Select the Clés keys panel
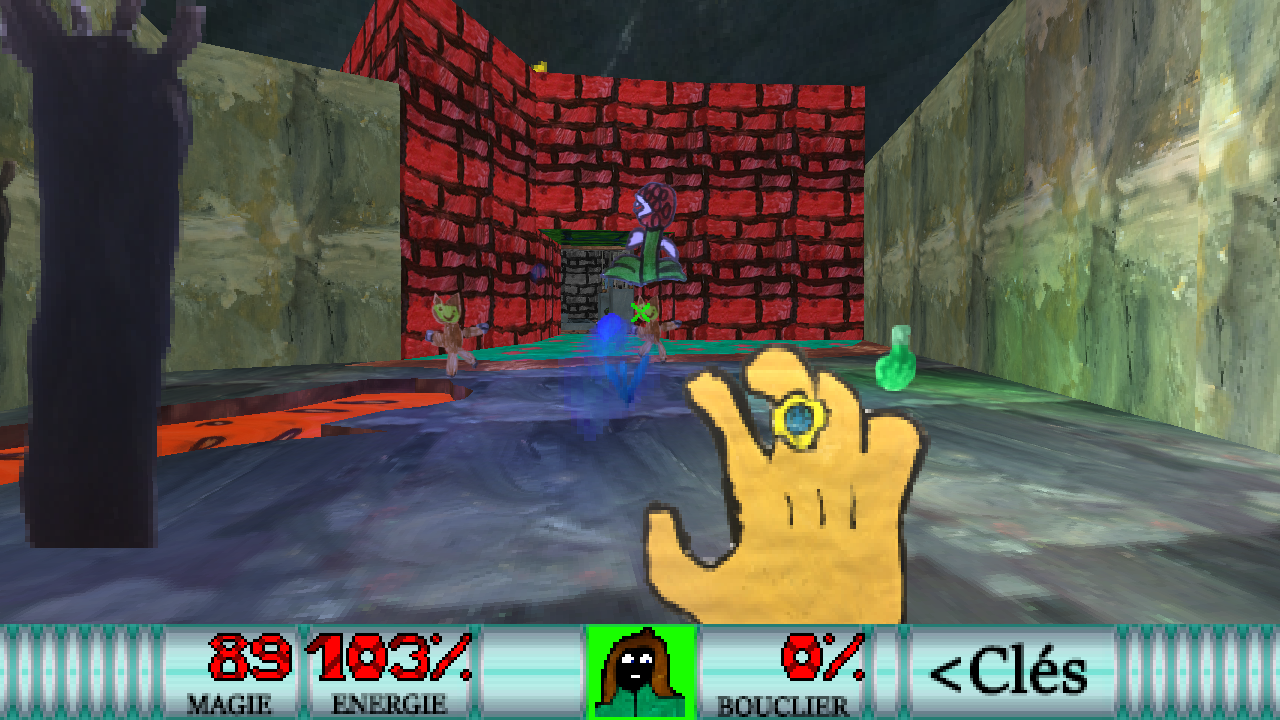Viewport: 1280px width, 720px height. click(1008, 671)
